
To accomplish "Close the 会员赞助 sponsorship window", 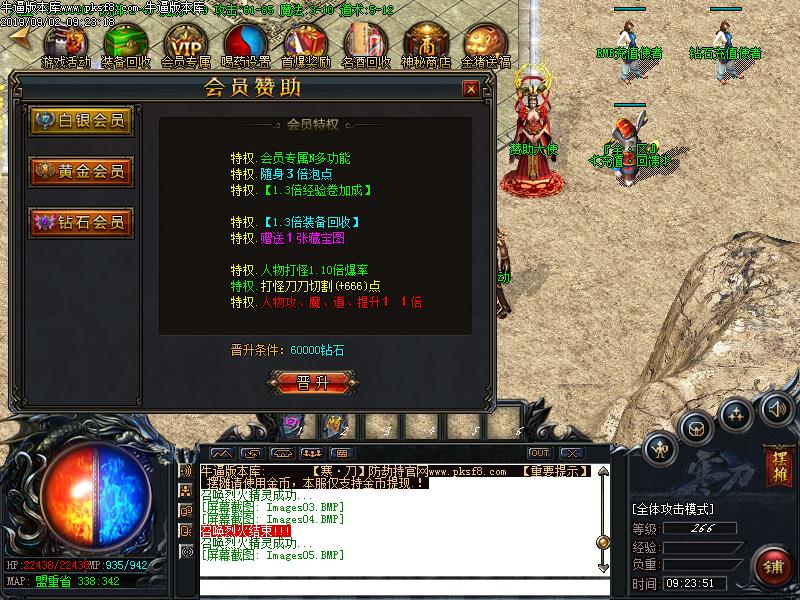I will 470,89.
